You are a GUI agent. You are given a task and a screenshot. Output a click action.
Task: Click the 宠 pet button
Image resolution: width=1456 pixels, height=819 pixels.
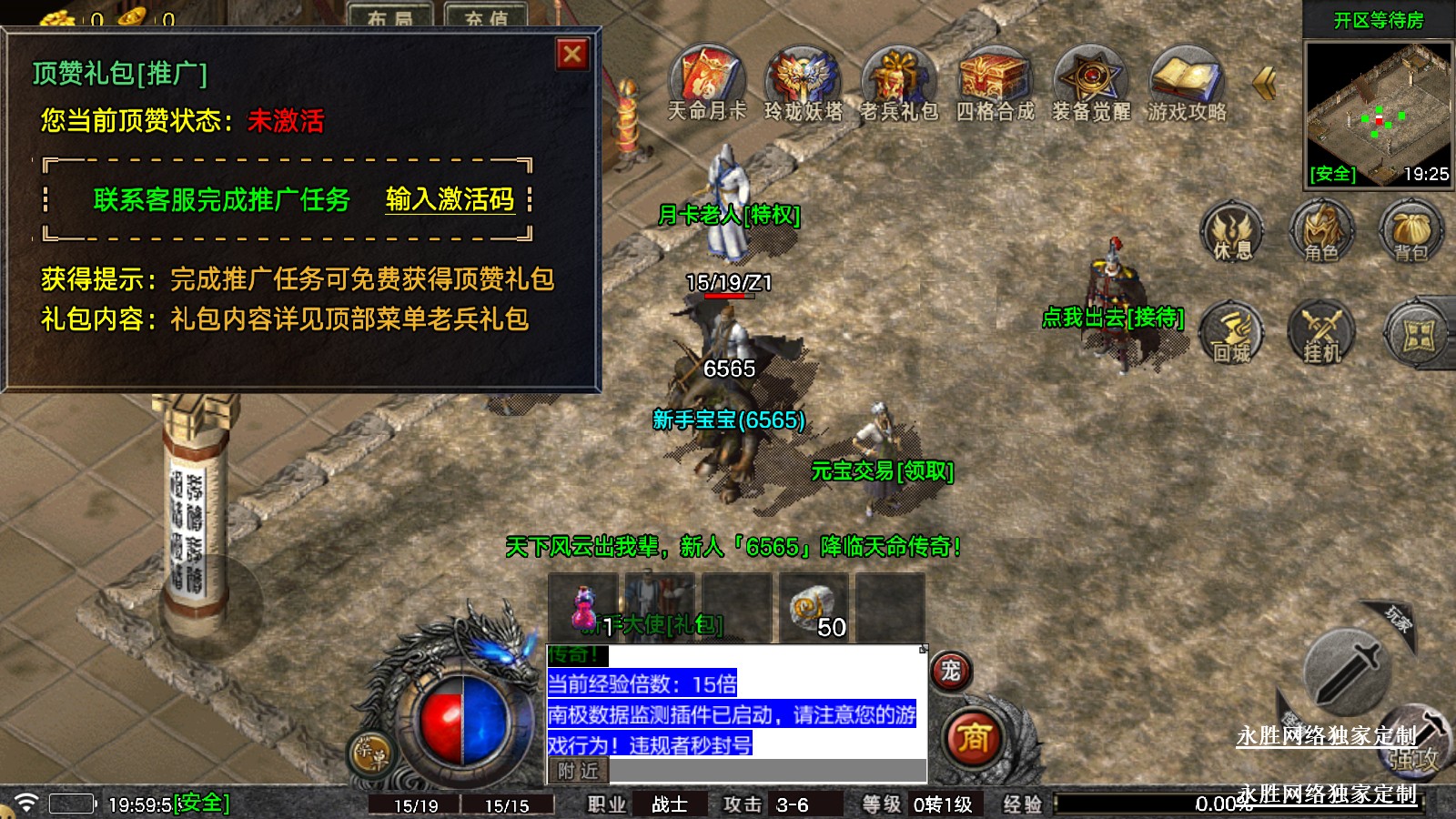951,672
